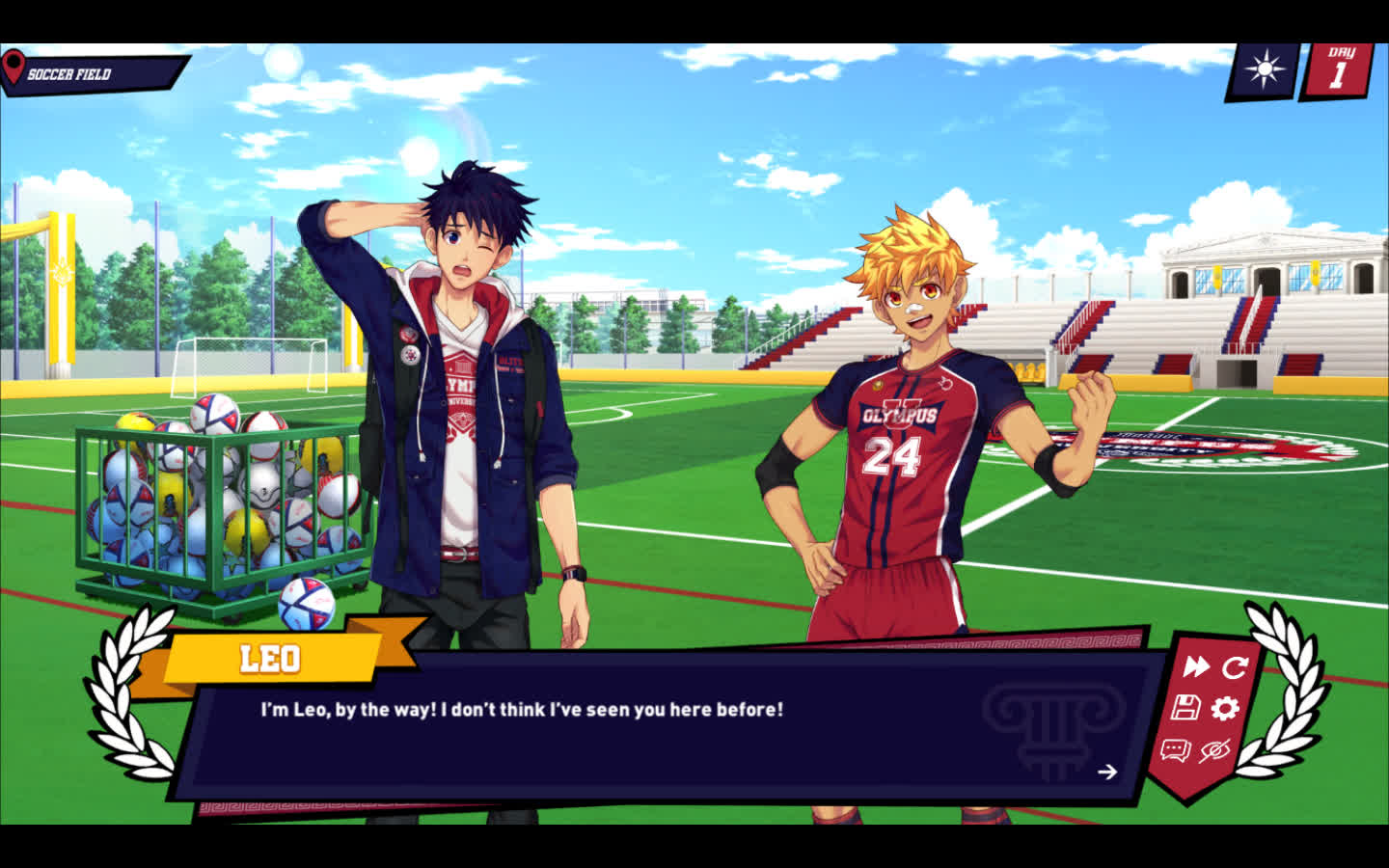Open settings via the gear icon

pos(1225,709)
